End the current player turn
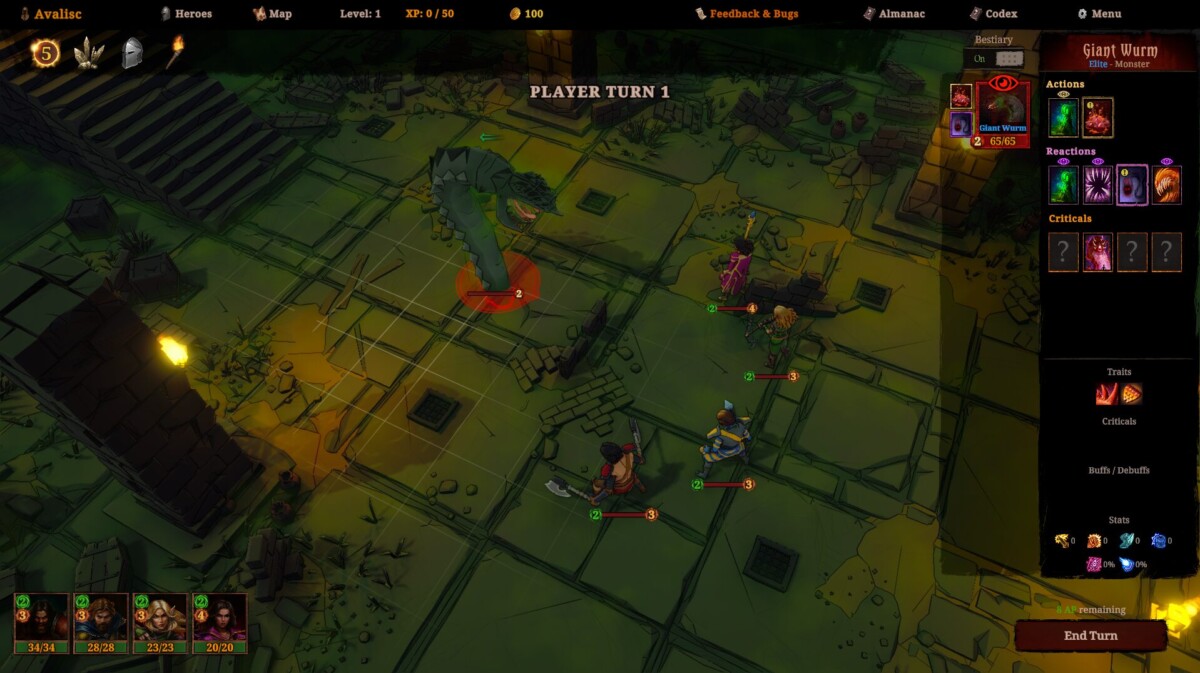1200x673 pixels. click(1090, 636)
